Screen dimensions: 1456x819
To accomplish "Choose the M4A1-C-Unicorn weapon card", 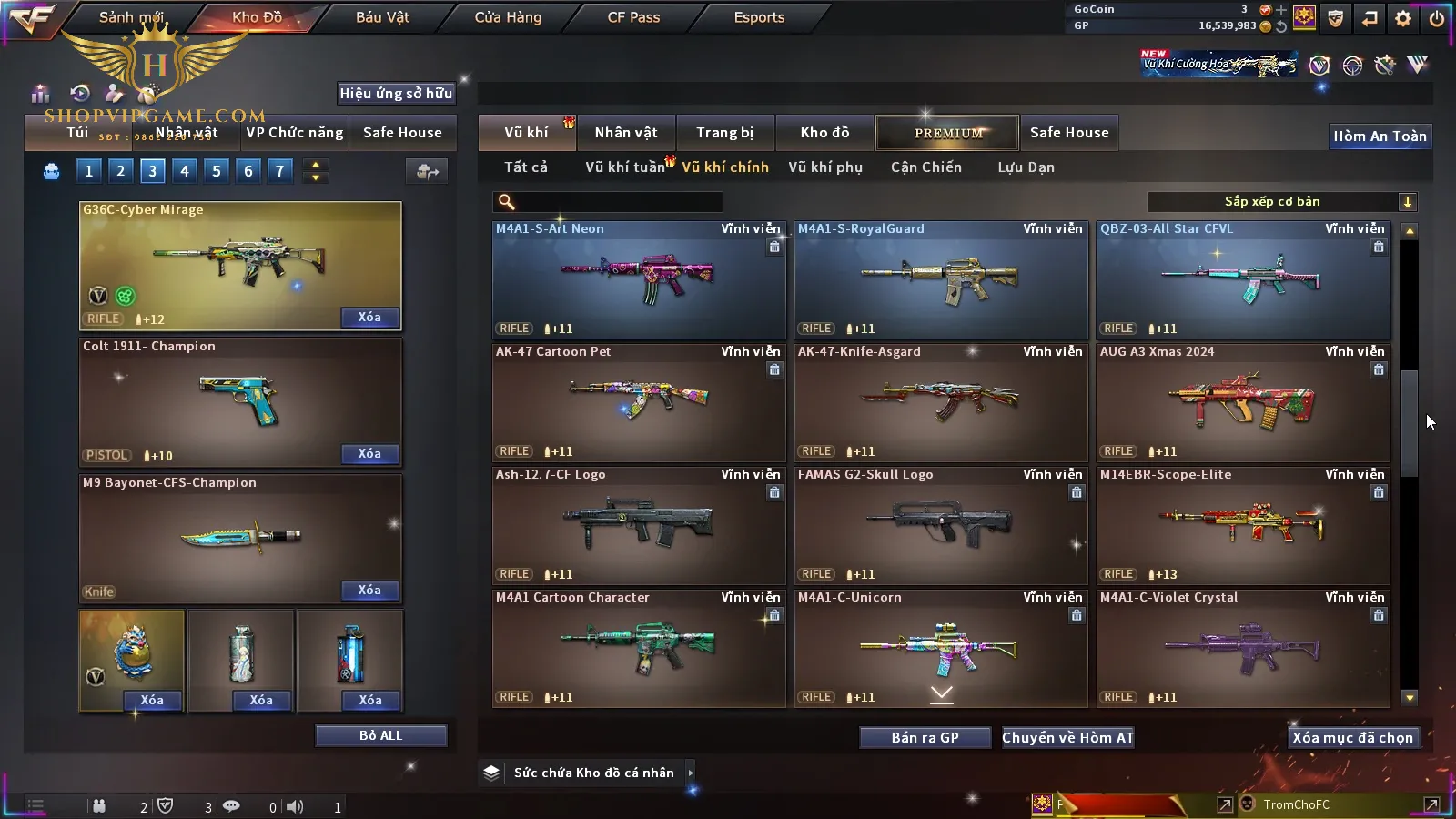I will point(941,648).
